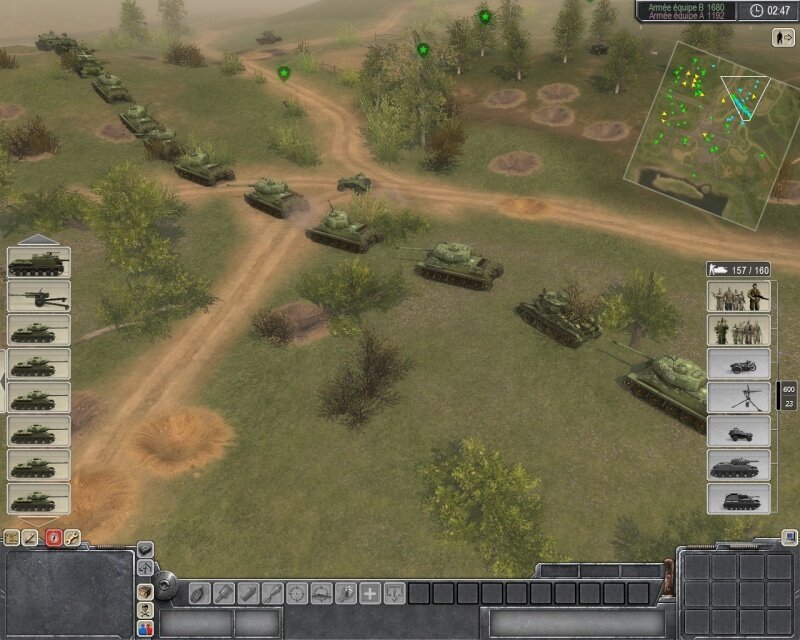The height and width of the screenshot is (640, 800).
Task: Toggle the red and blue players icon
Action: coord(145,628)
